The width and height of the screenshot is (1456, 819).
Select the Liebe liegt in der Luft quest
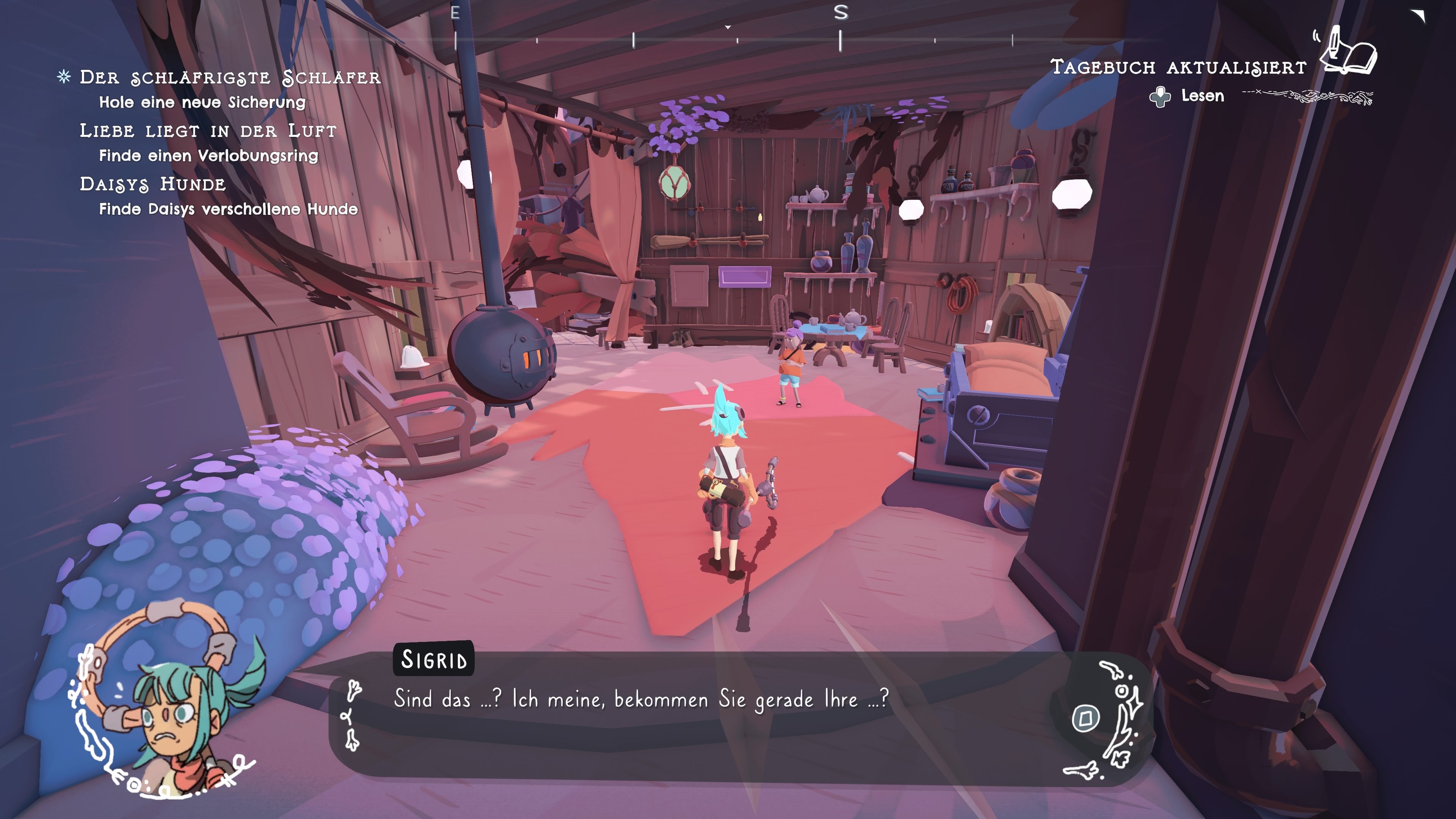[207, 130]
